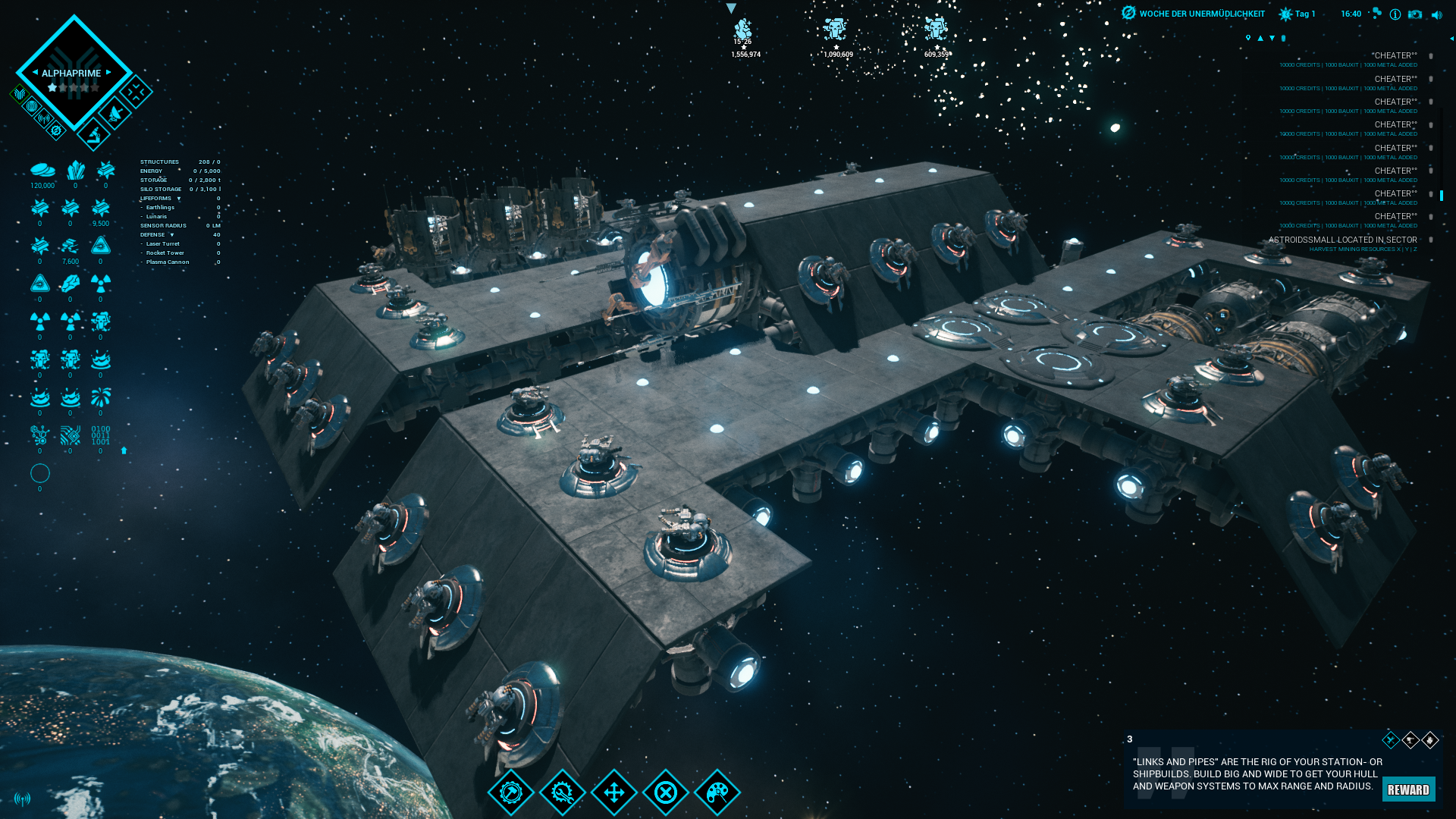Clear all messages with top trash icon
Image resolution: width=1456 pixels, height=819 pixels.
coord(1283,38)
